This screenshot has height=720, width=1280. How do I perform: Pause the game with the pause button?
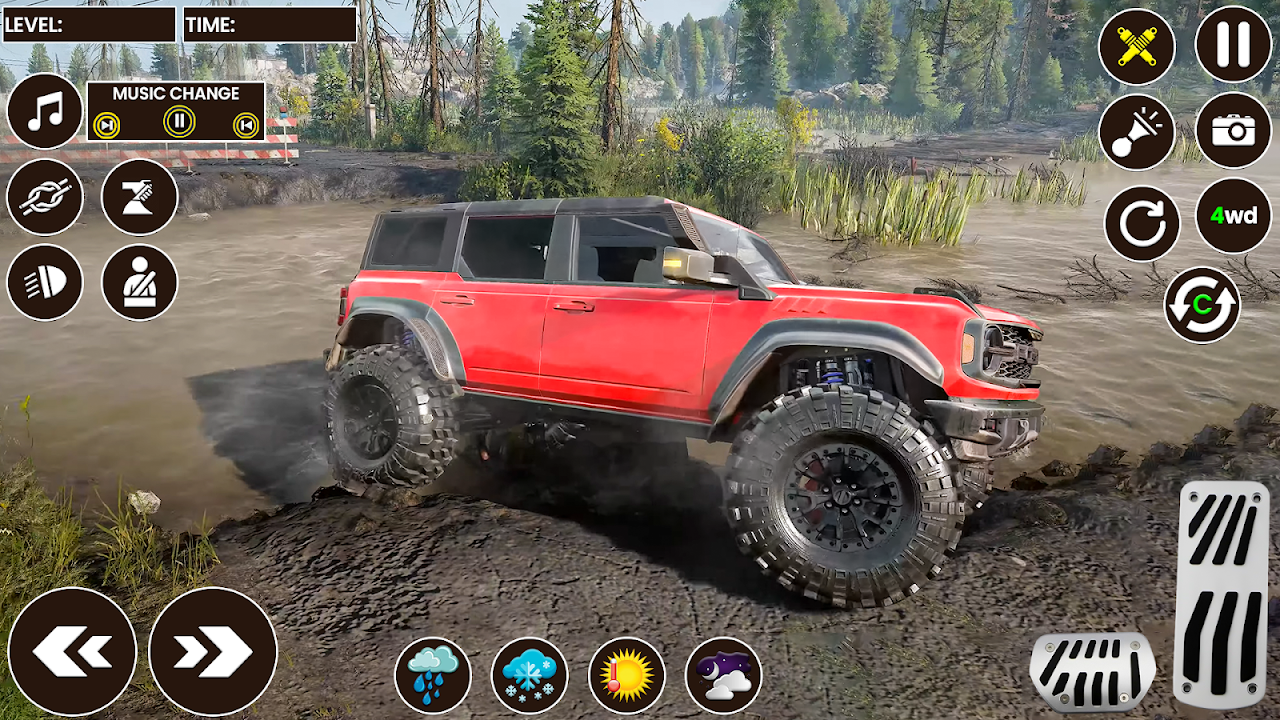(x=1233, y=44)
